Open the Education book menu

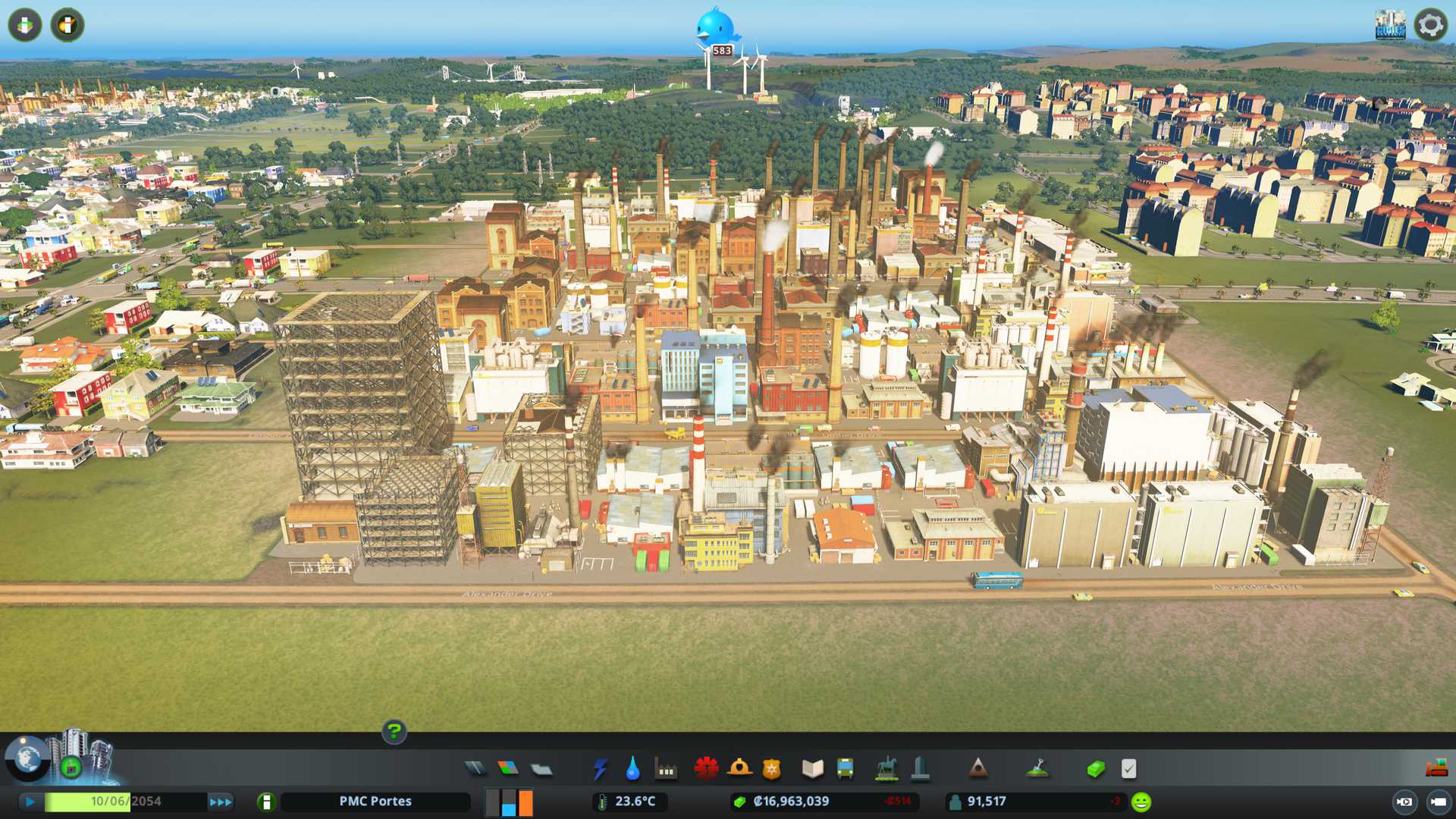click(812, 769)
